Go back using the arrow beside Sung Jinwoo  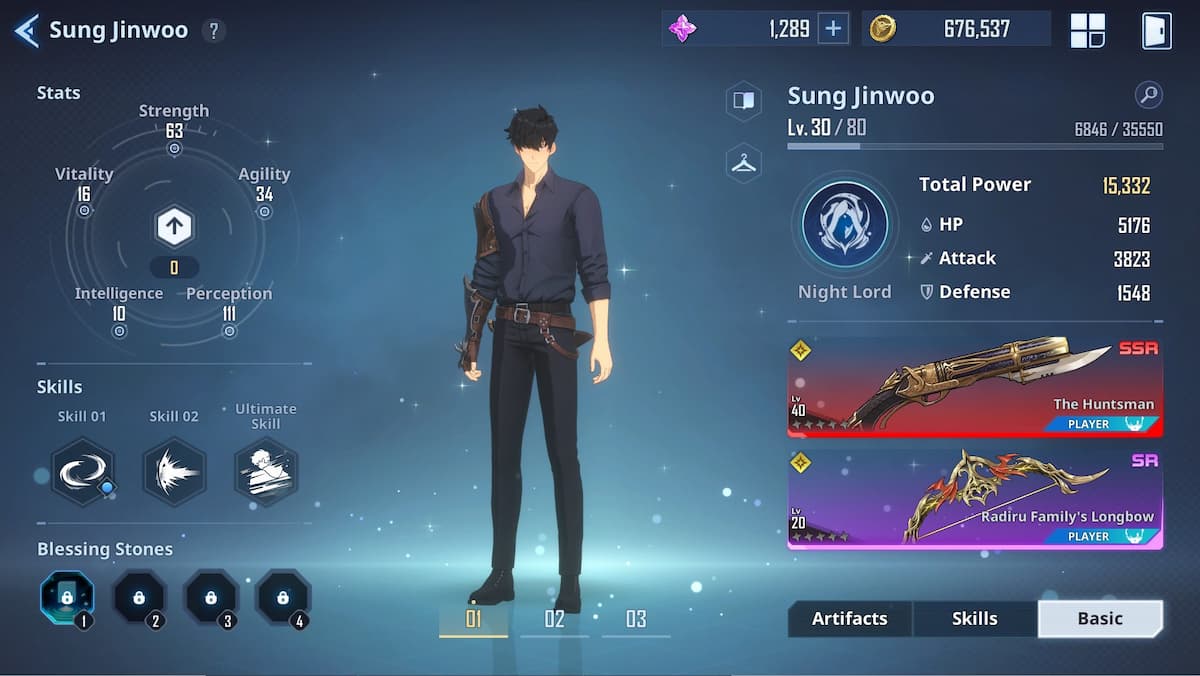coord(26,30)
